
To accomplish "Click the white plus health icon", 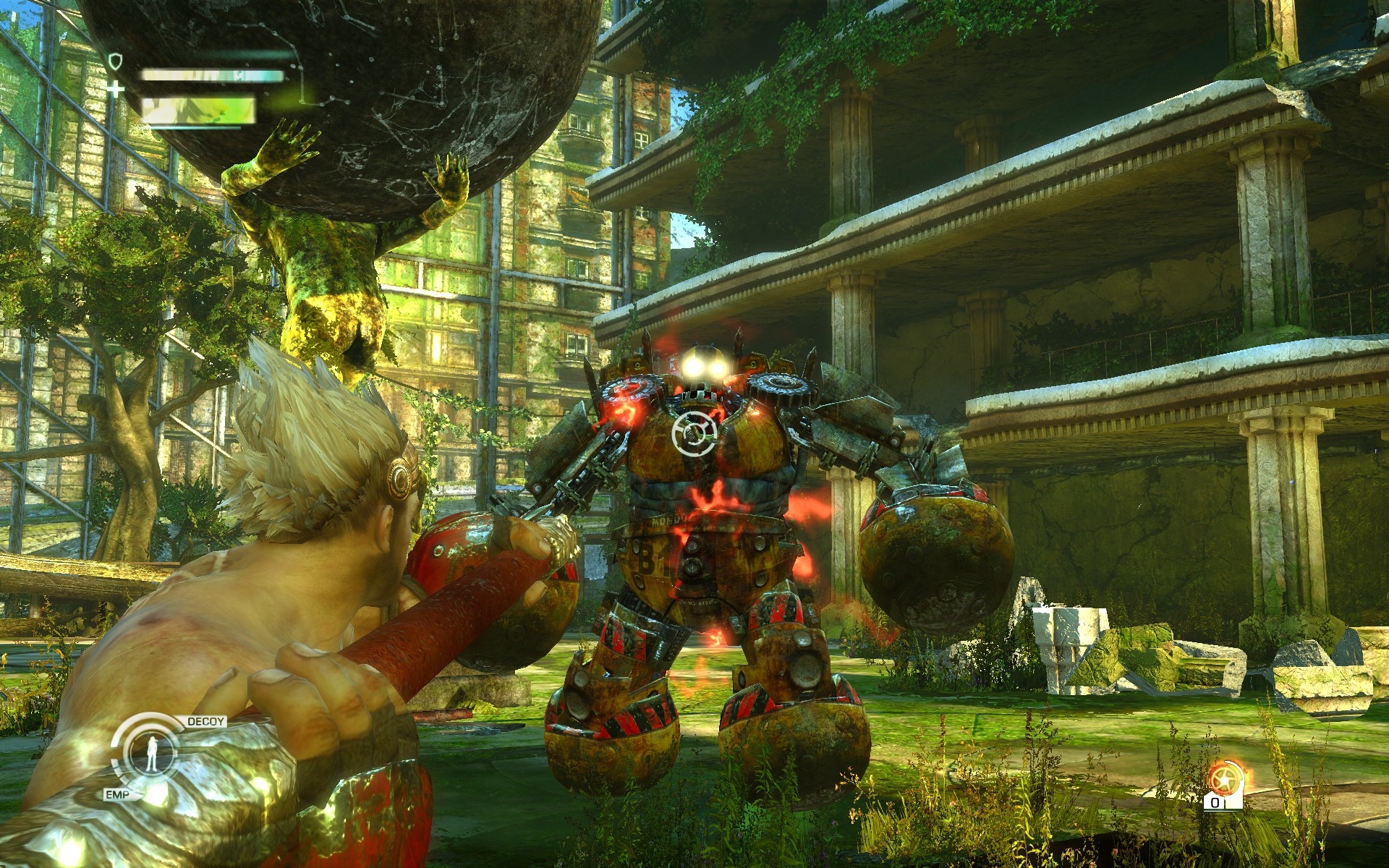I will tap(114, 90).
